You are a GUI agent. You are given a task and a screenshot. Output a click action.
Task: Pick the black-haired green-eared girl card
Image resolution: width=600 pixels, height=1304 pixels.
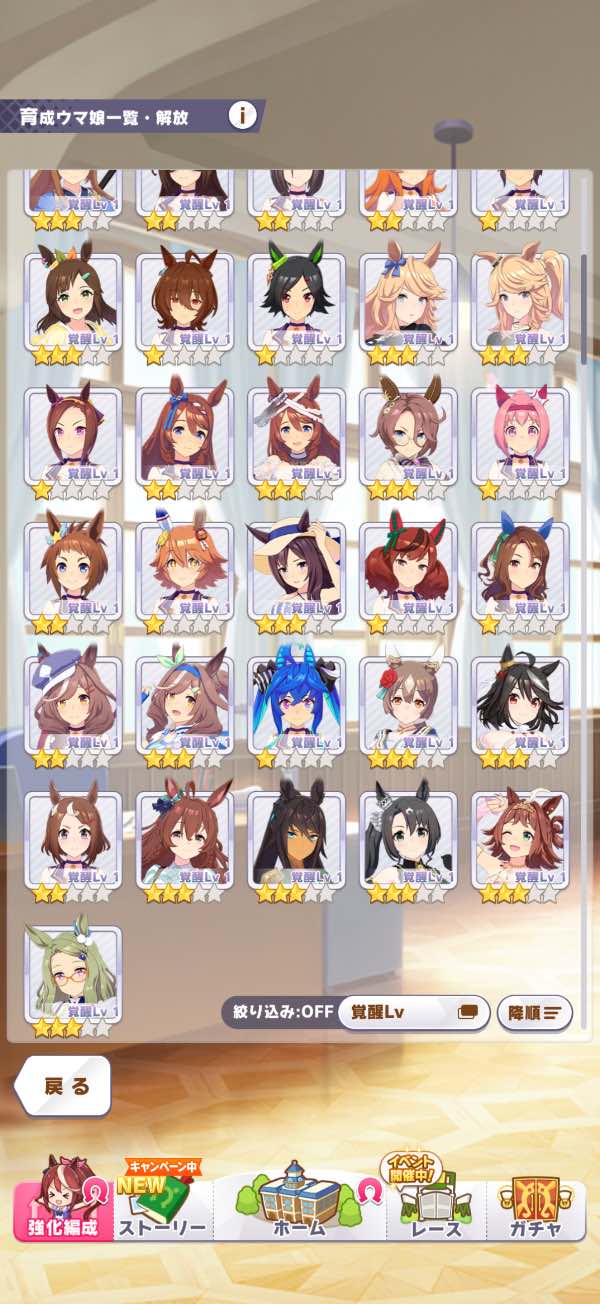pos(296,300)
